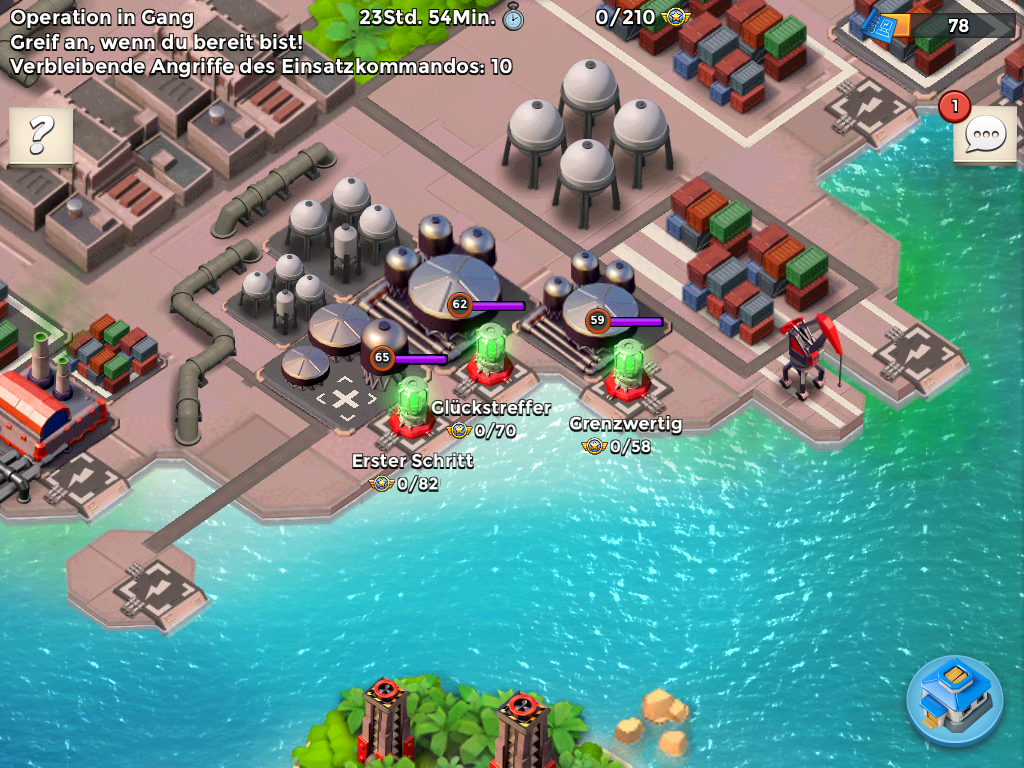Screen dimensions: 1024x768
Task: Choose the Glückstreffer target base
Action: 489,352
